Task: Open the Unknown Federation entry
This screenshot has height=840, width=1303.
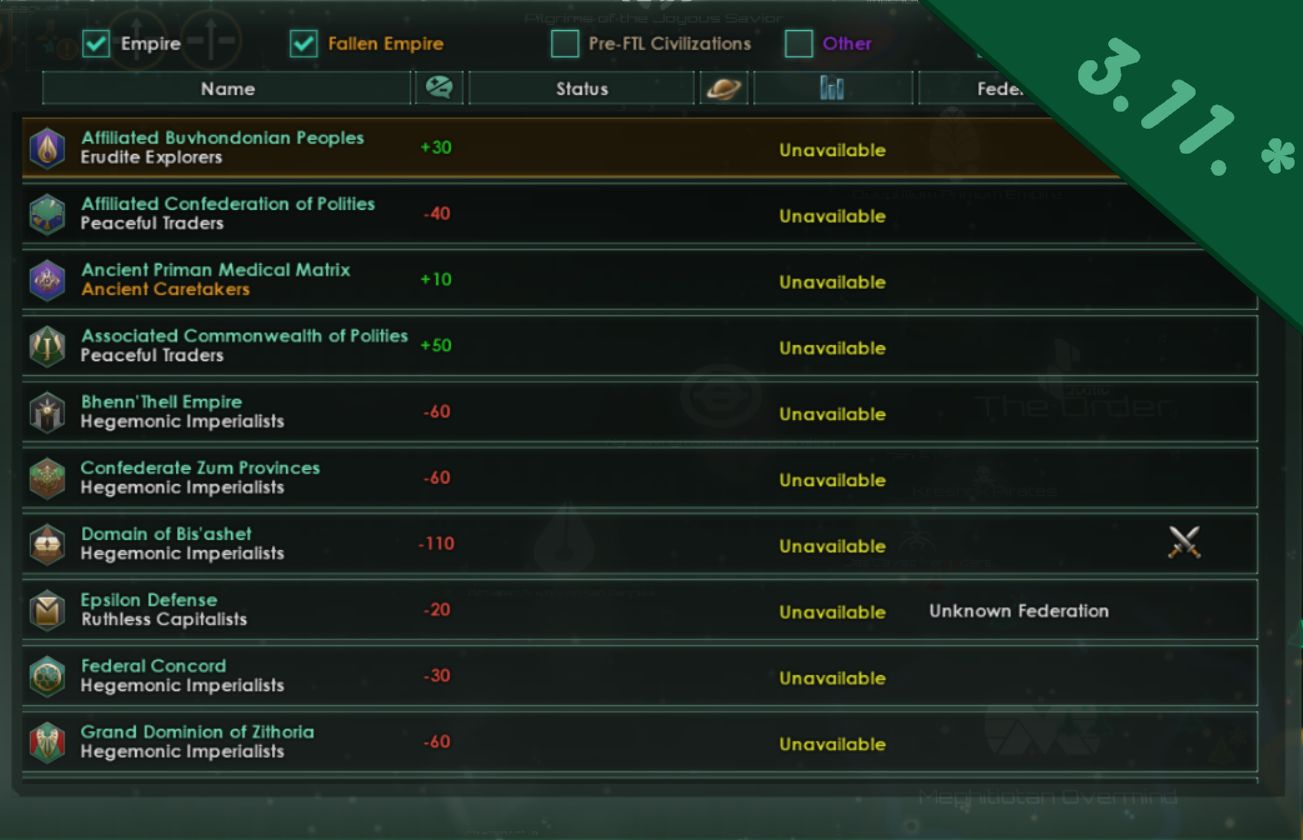Action: point(1020,610)
